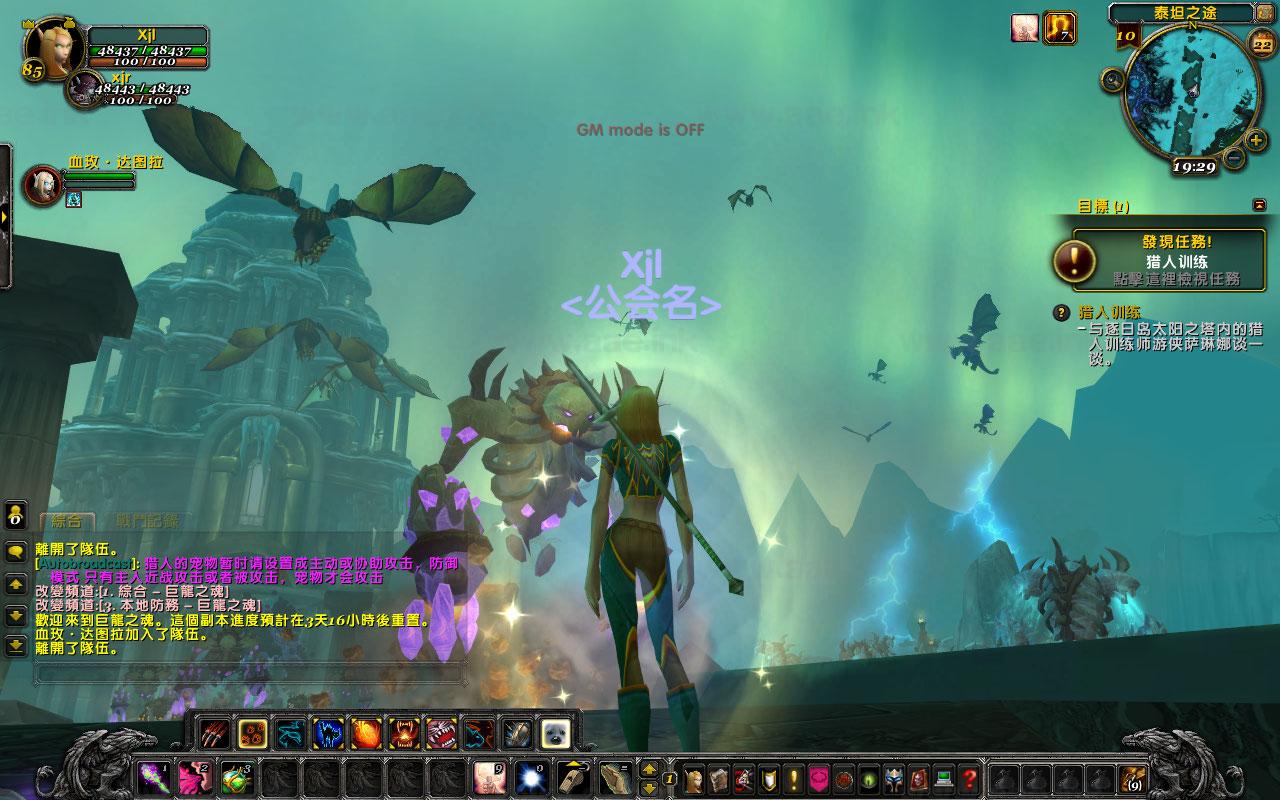1280x800 pixels.
Task: Use the pet claw attack ability
Action: click(x=214, y=733)
